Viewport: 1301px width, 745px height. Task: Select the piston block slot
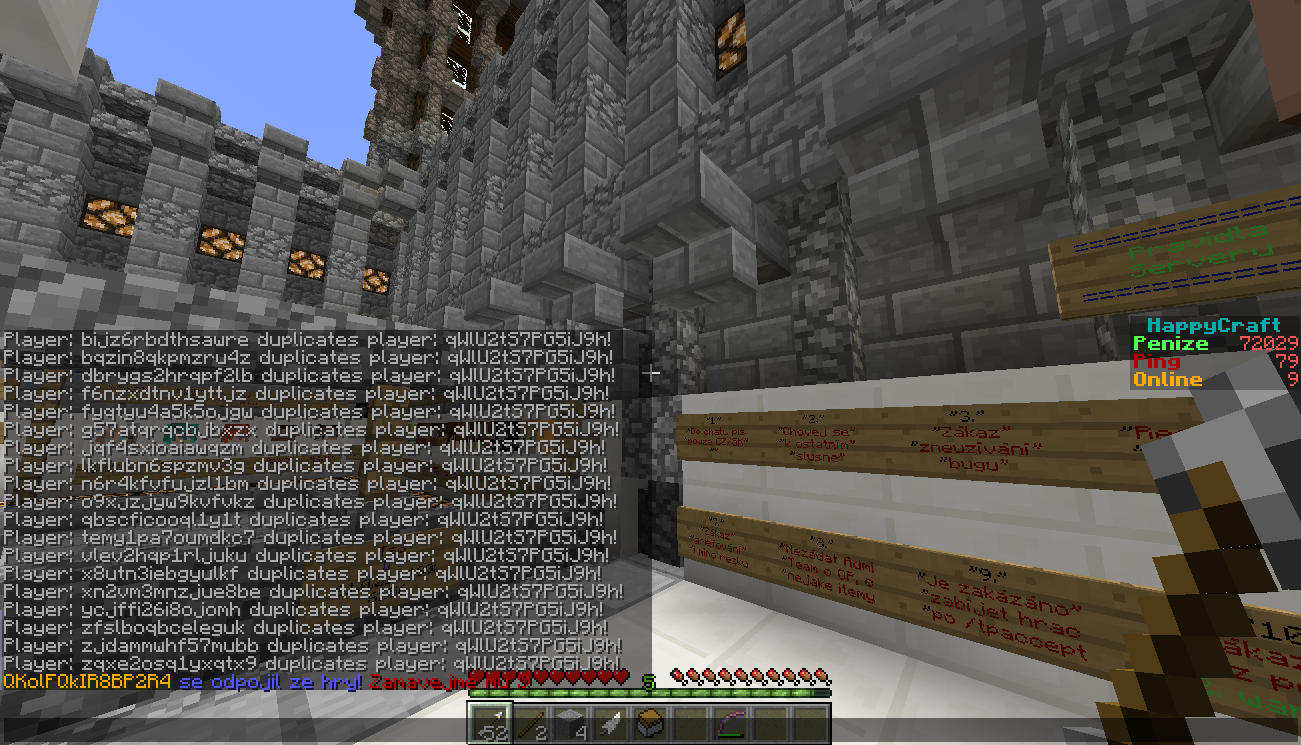pos(650,722)
